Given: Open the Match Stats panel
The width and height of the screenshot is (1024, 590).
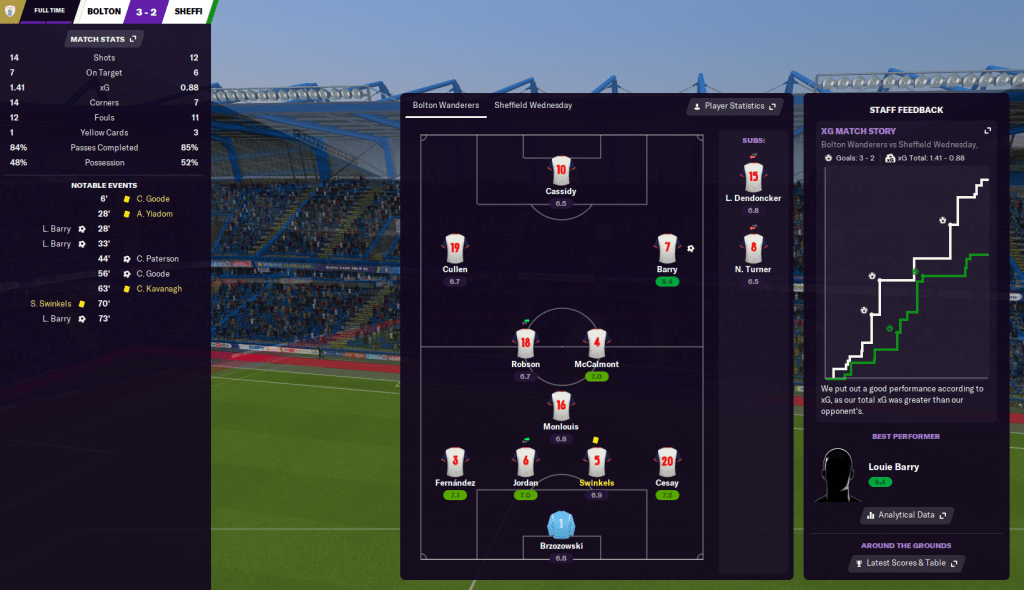Looking at the screenshot, I should 104,39.
